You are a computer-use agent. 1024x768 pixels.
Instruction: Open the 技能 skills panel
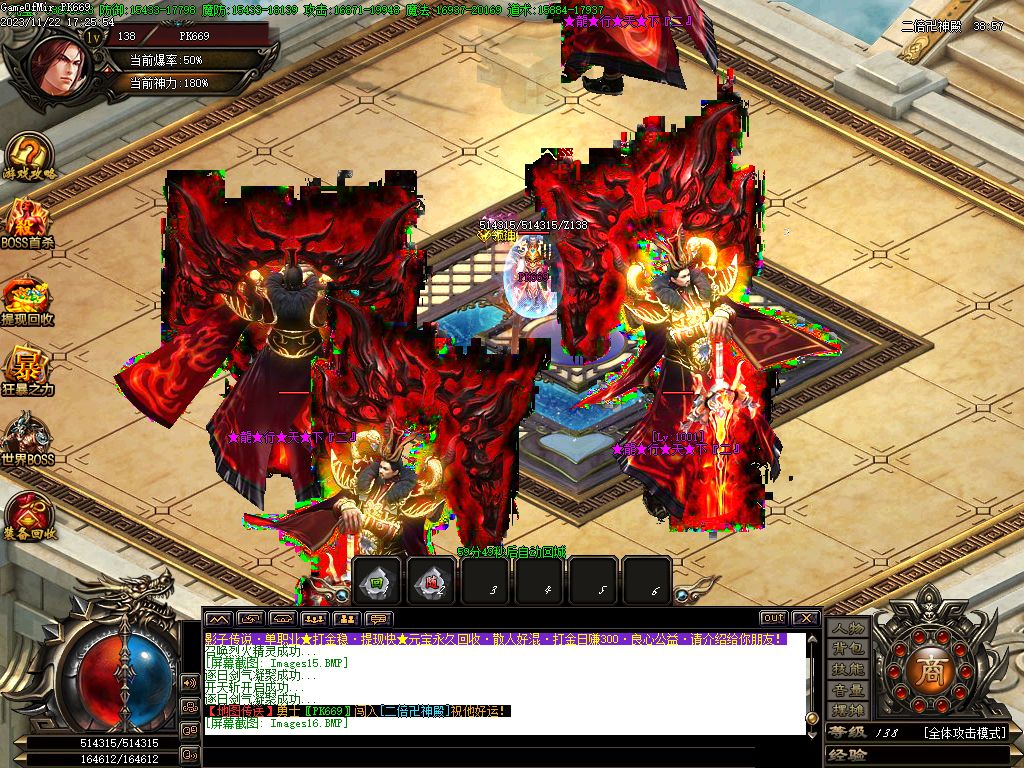(848, 669)
